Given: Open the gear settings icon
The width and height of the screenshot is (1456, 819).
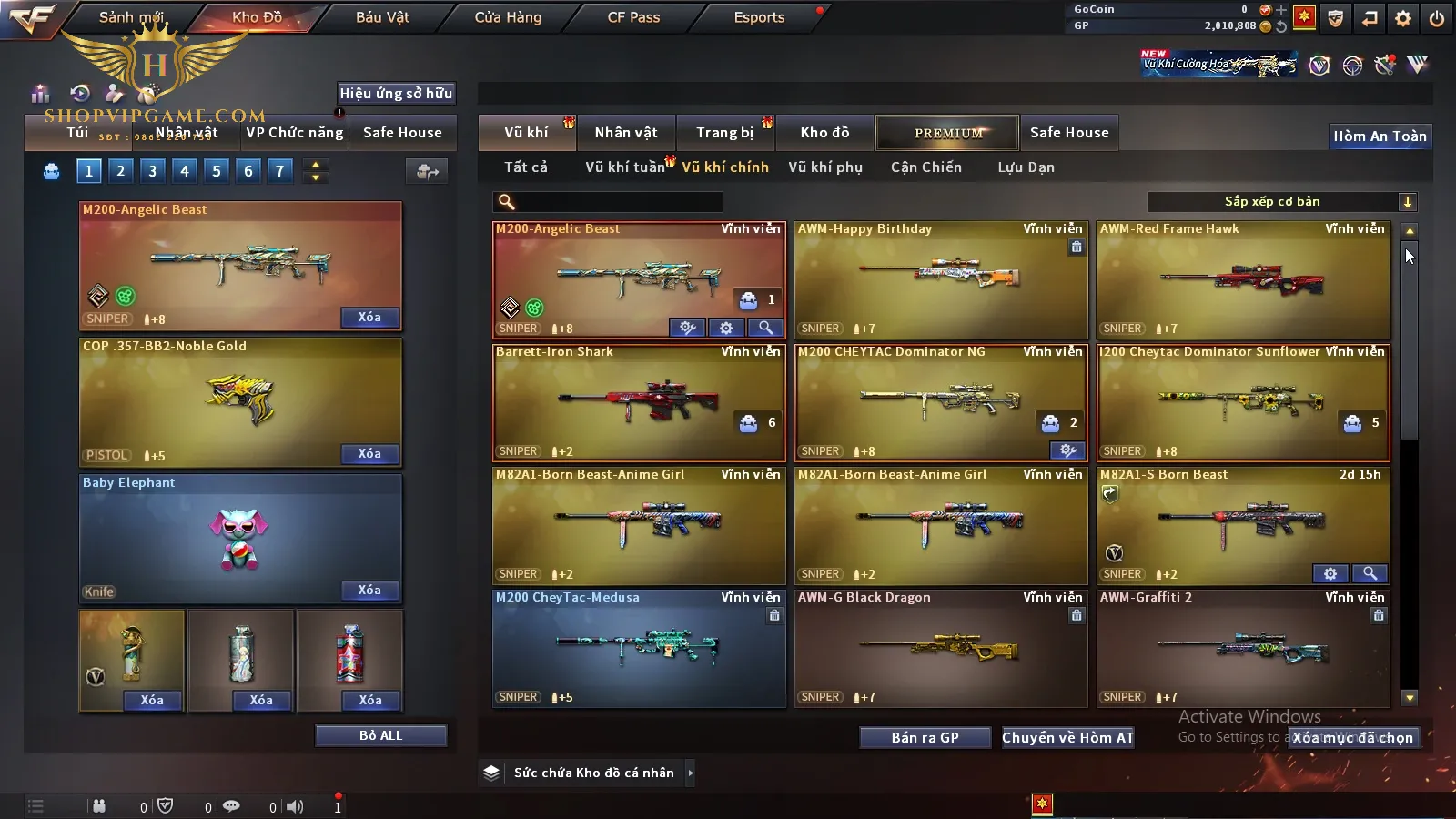Looking at the screenshot, I should [x=1403, y=18].
